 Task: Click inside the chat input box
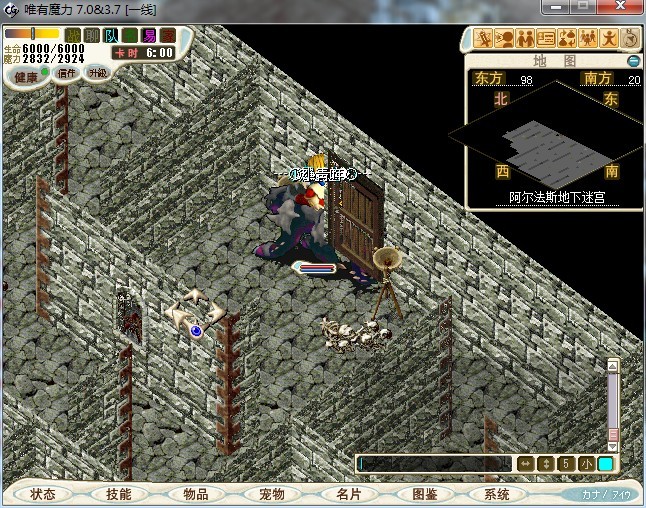435,464
